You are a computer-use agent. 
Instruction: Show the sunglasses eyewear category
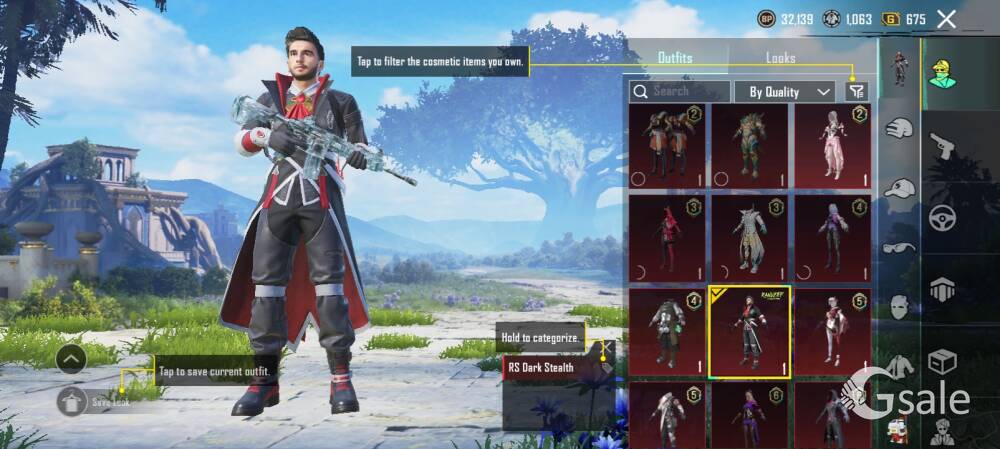tap(900, 246)
